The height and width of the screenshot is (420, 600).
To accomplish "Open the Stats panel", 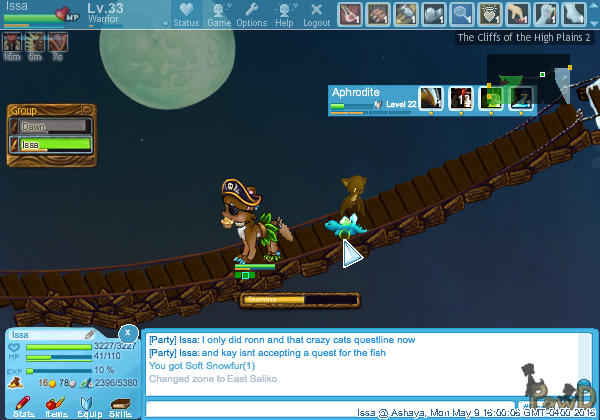I will 24,404.
